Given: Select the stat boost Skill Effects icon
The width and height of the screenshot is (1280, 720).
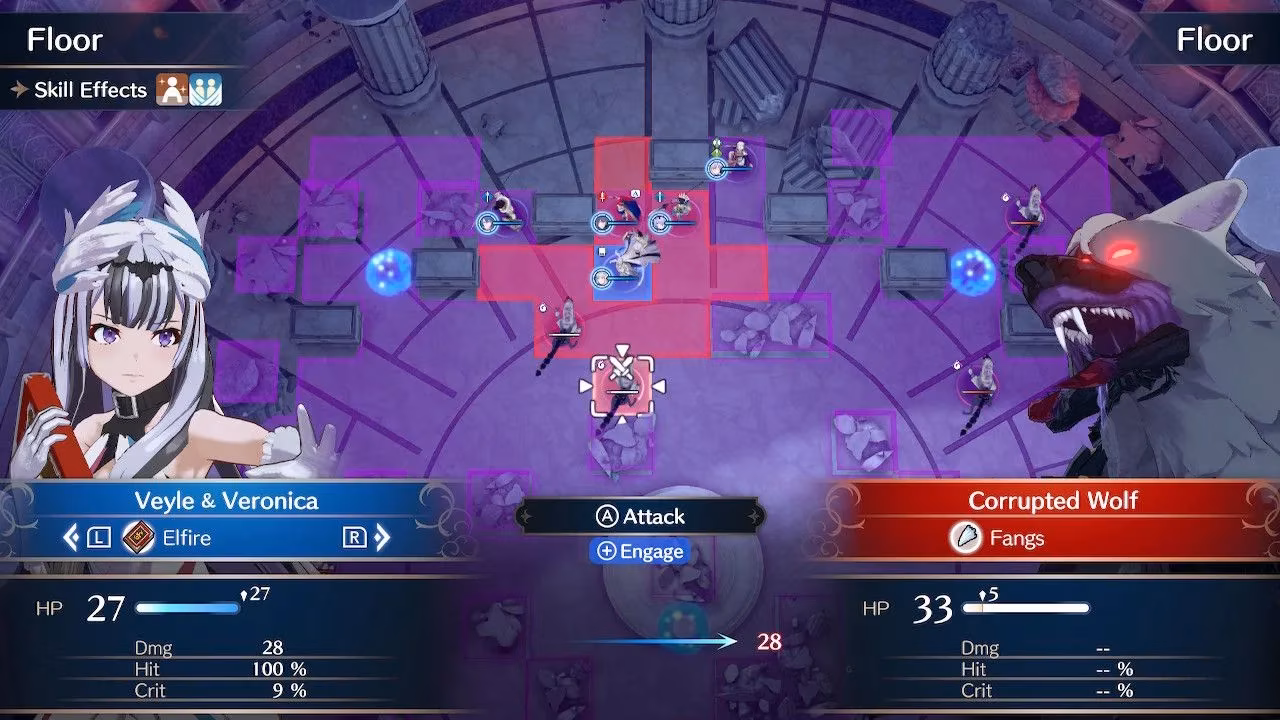Looking at the screenshot, I should 172,89.
